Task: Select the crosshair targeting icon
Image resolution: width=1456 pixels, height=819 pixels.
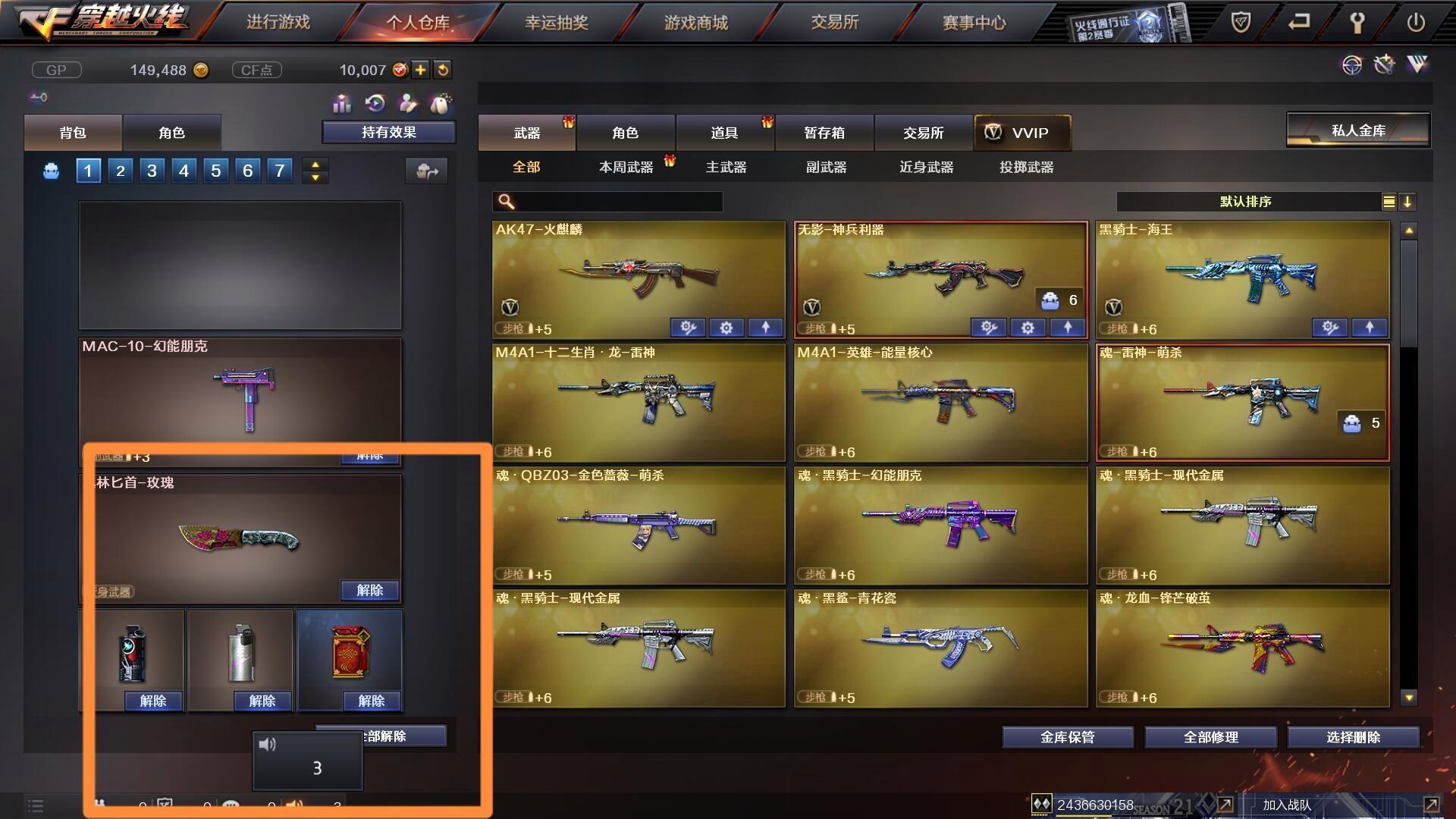Action: click(1351, 65)
